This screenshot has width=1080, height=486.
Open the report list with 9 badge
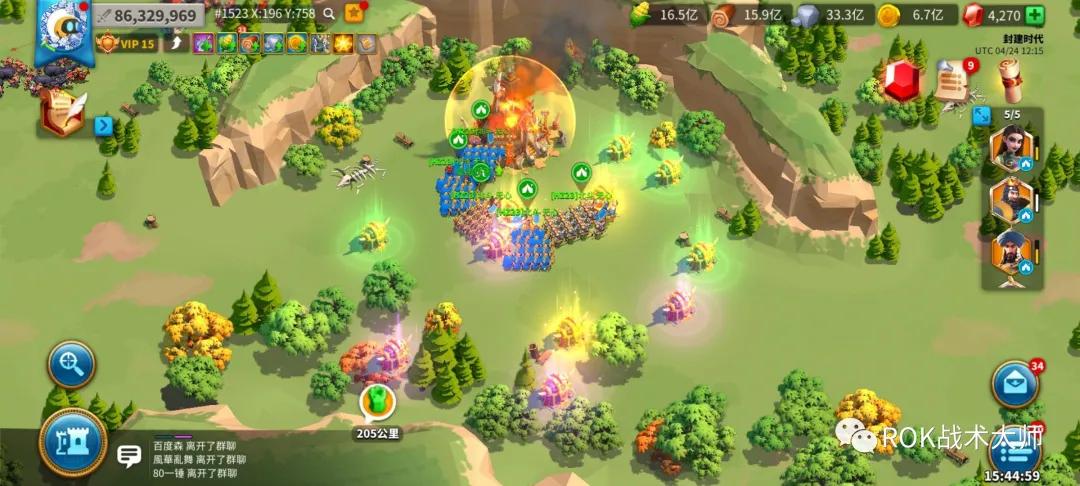point(953,81)
